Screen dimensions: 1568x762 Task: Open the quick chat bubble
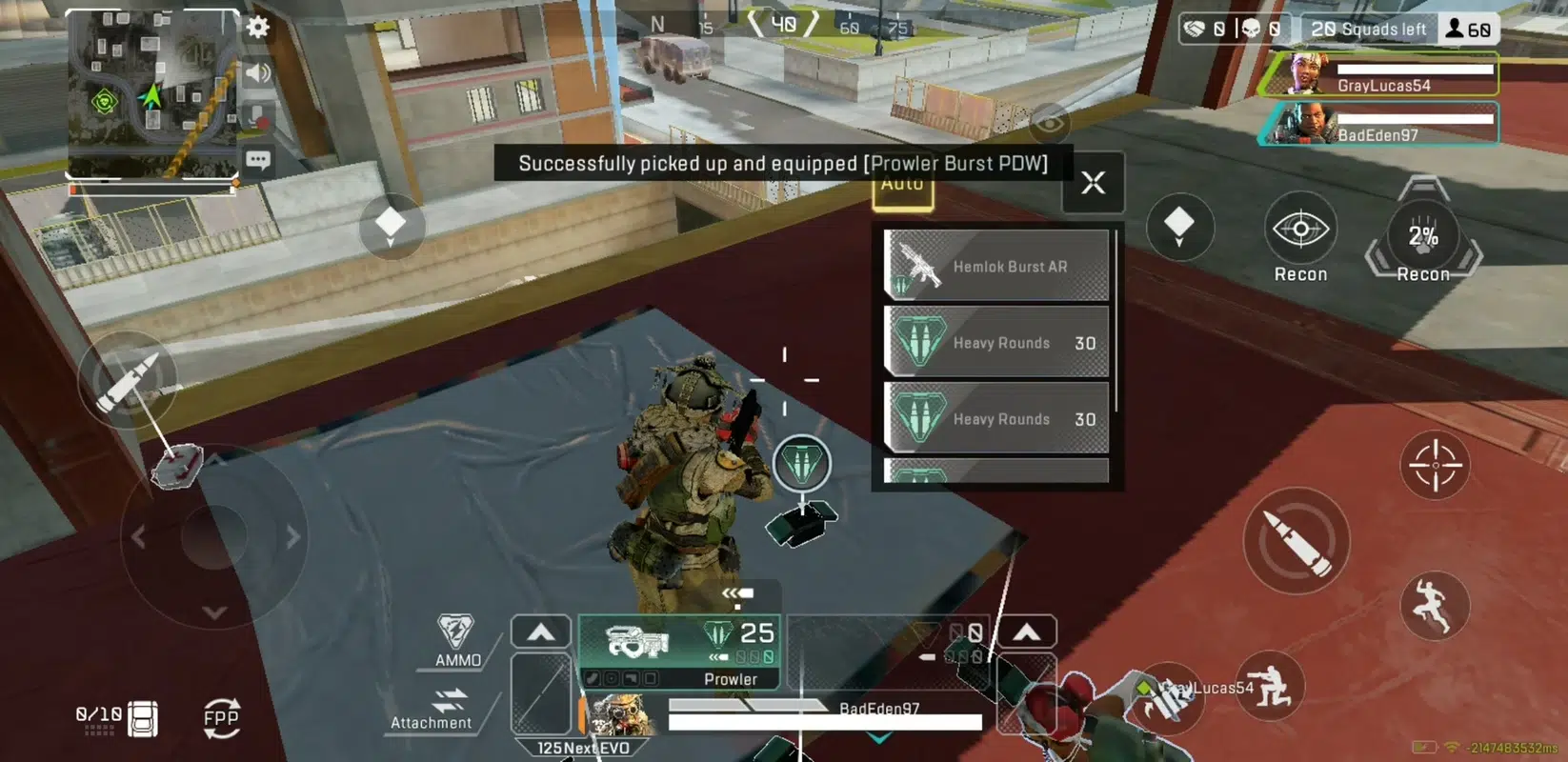[x=257, y=160]
